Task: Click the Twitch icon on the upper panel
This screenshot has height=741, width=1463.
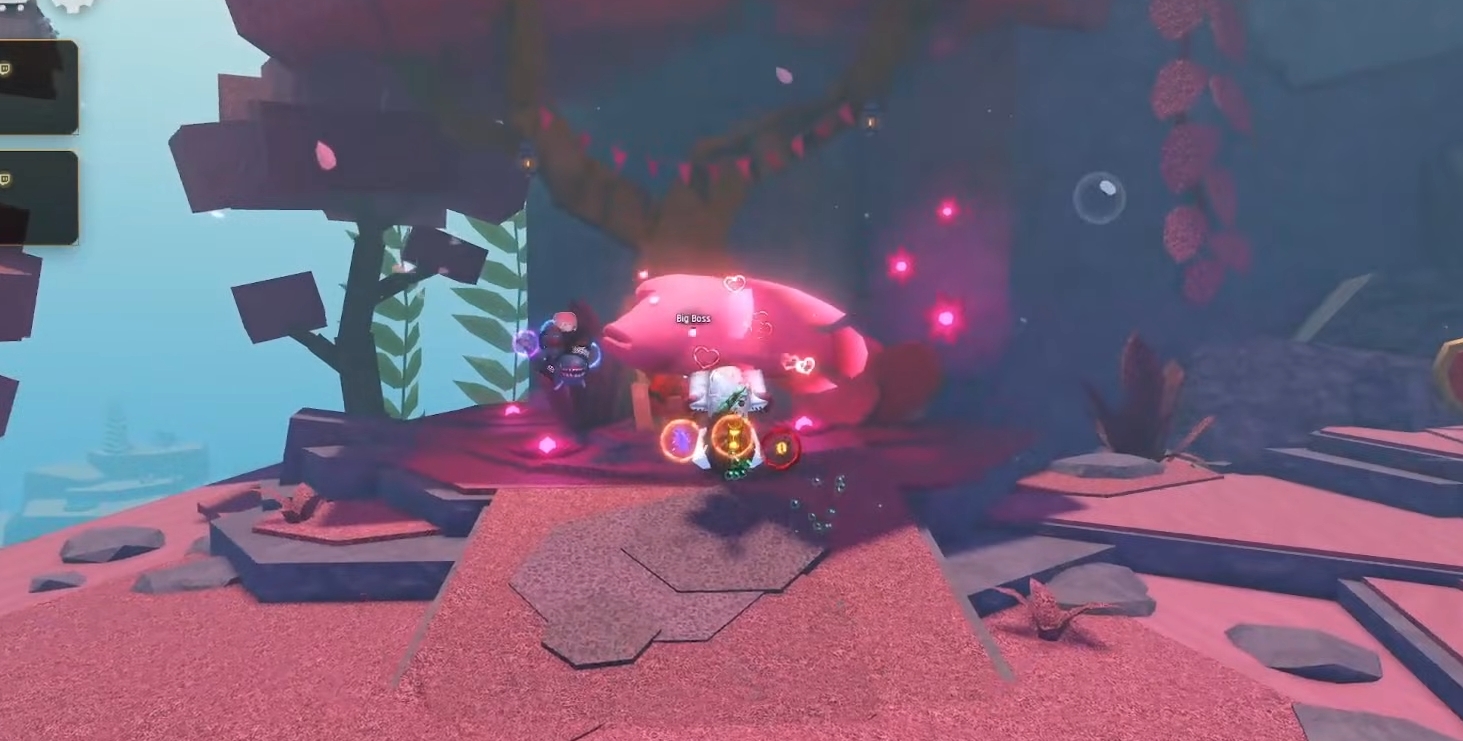Action: 7,67
